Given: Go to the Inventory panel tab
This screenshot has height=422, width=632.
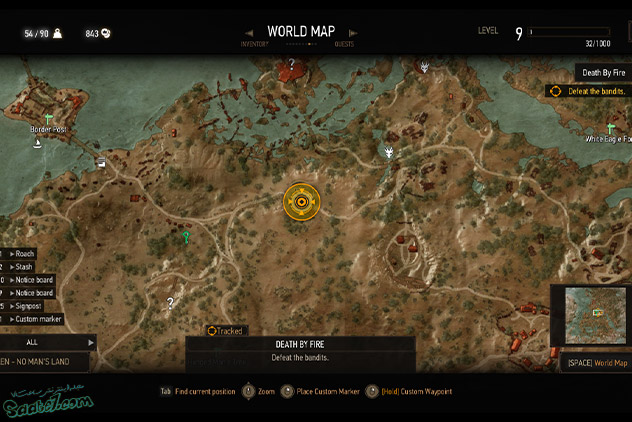Looking at the screenshot, I should click(x=254, y=44).
